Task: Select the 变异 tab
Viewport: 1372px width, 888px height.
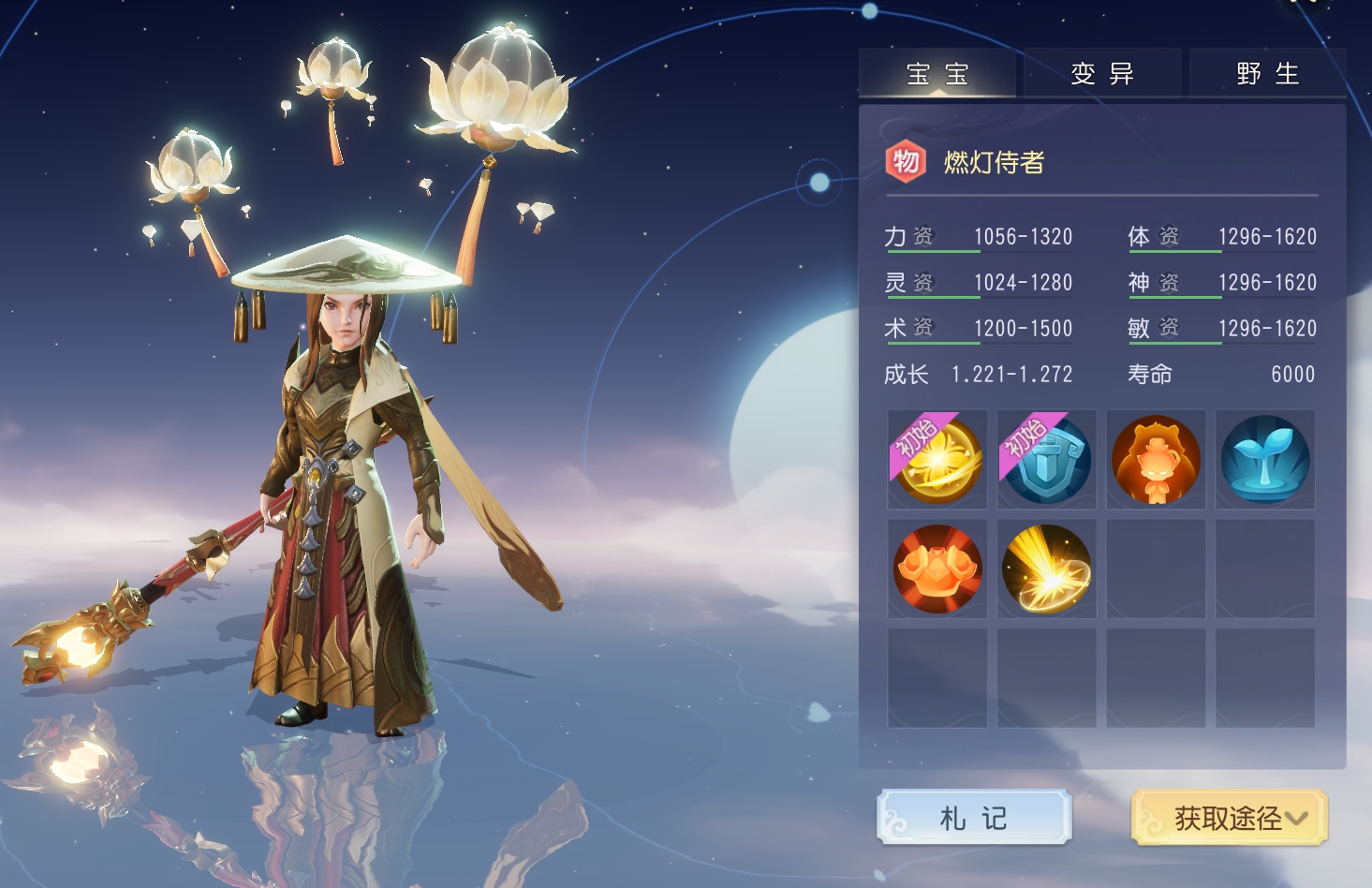Action: [x=1102, y=73]
